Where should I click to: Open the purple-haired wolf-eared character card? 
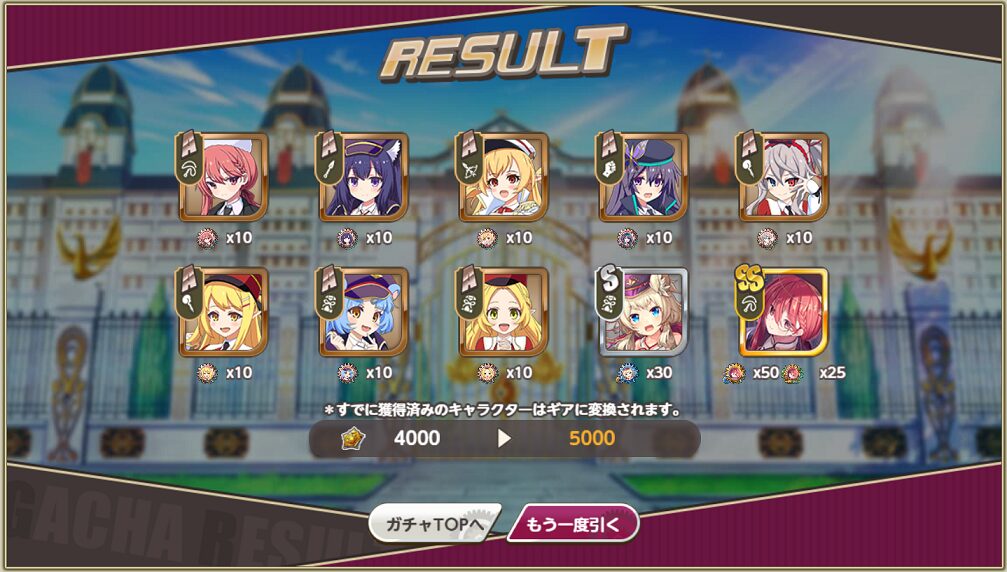tap(363, 177)
